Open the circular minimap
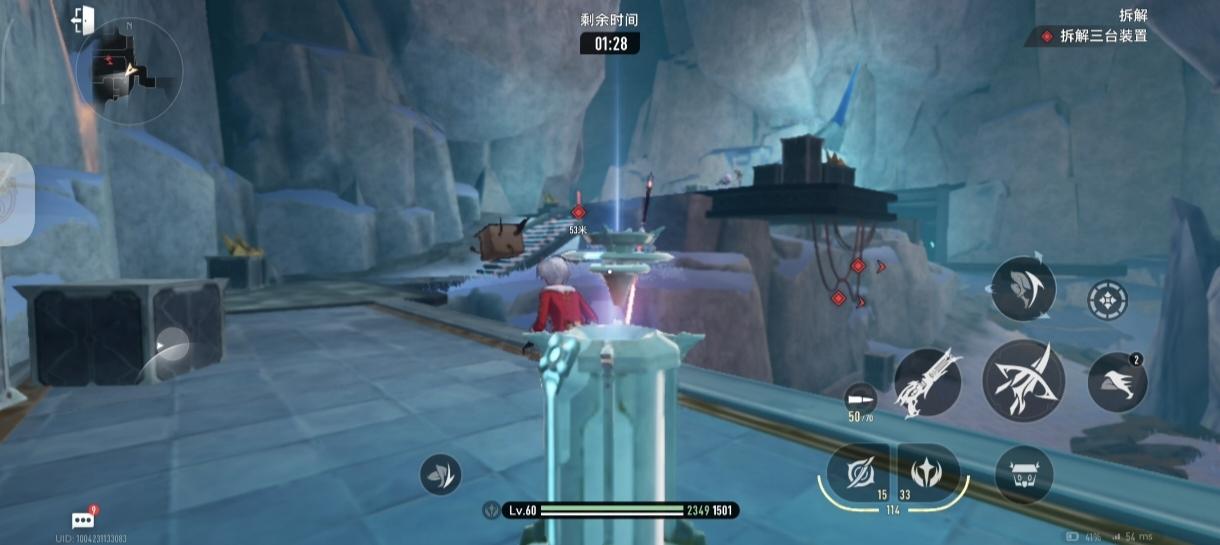Screen dimensions: 1220x545 [x=128, y=72]
